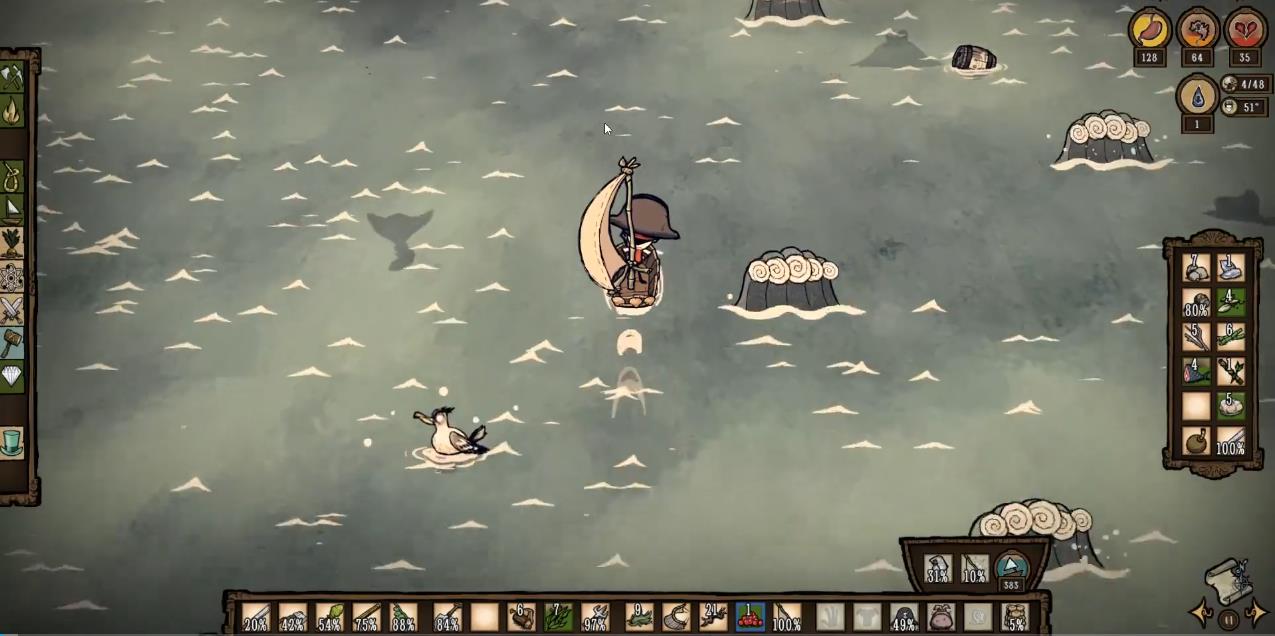
Task: Open the Tools crafting tab
Action: coord(12,77)
